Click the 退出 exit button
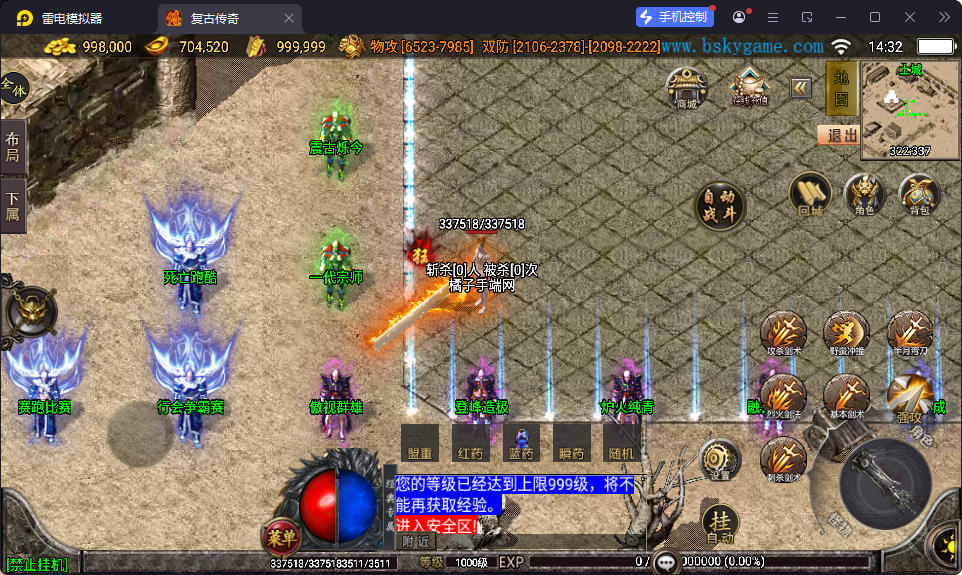 [x=838, y=135]
